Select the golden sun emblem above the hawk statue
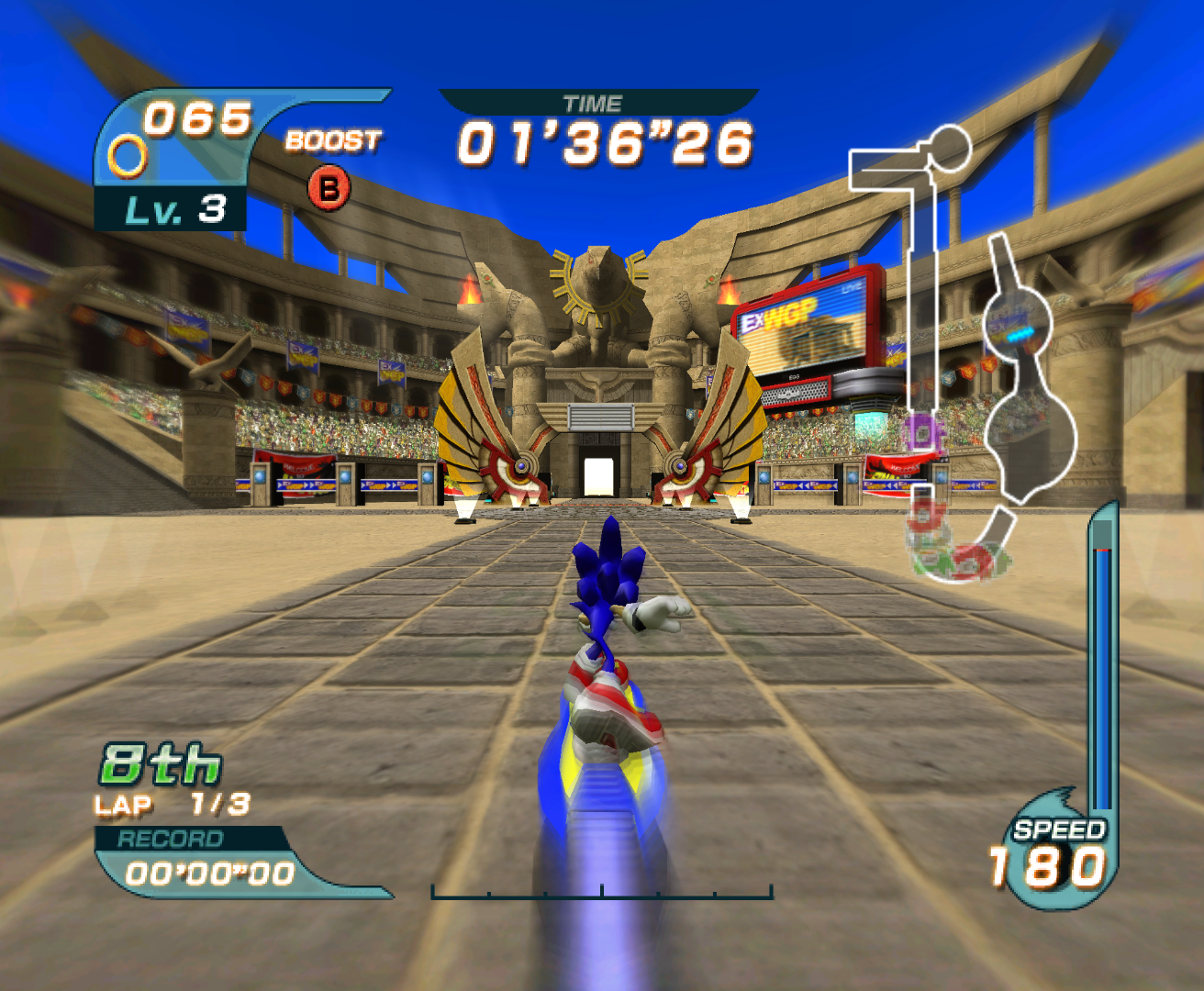Viewport: 1204px width, 991px height. [597, 275]
